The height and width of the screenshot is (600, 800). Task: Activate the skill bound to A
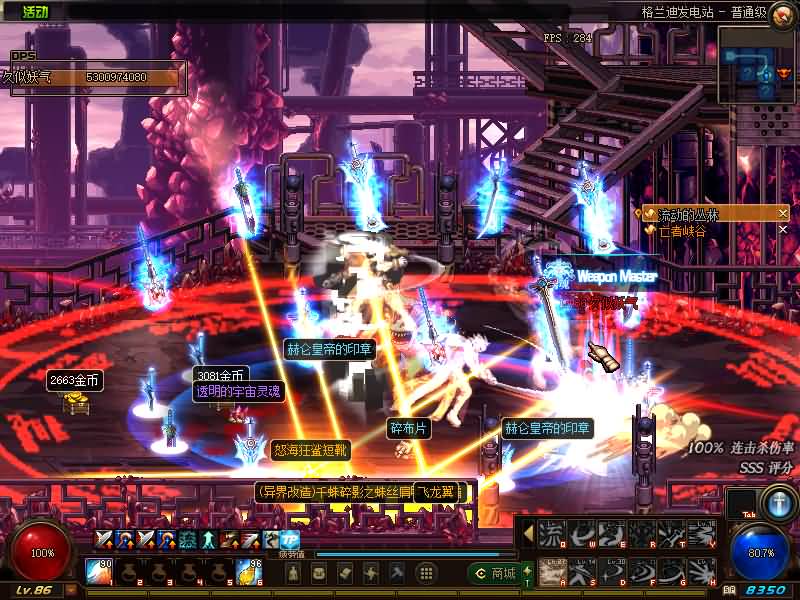tap(551, 571)
